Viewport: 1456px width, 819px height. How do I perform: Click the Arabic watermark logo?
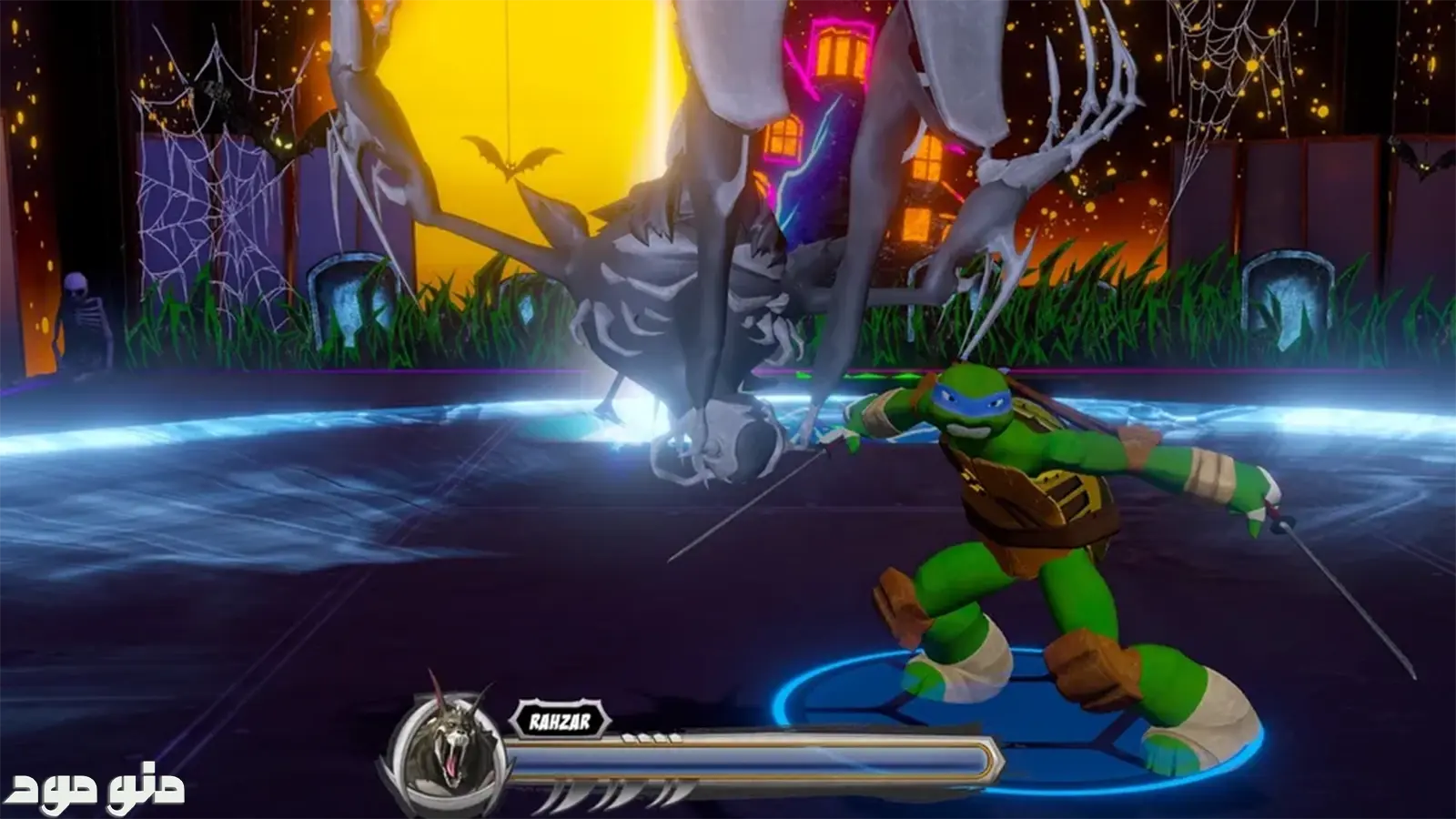point(99,789)
